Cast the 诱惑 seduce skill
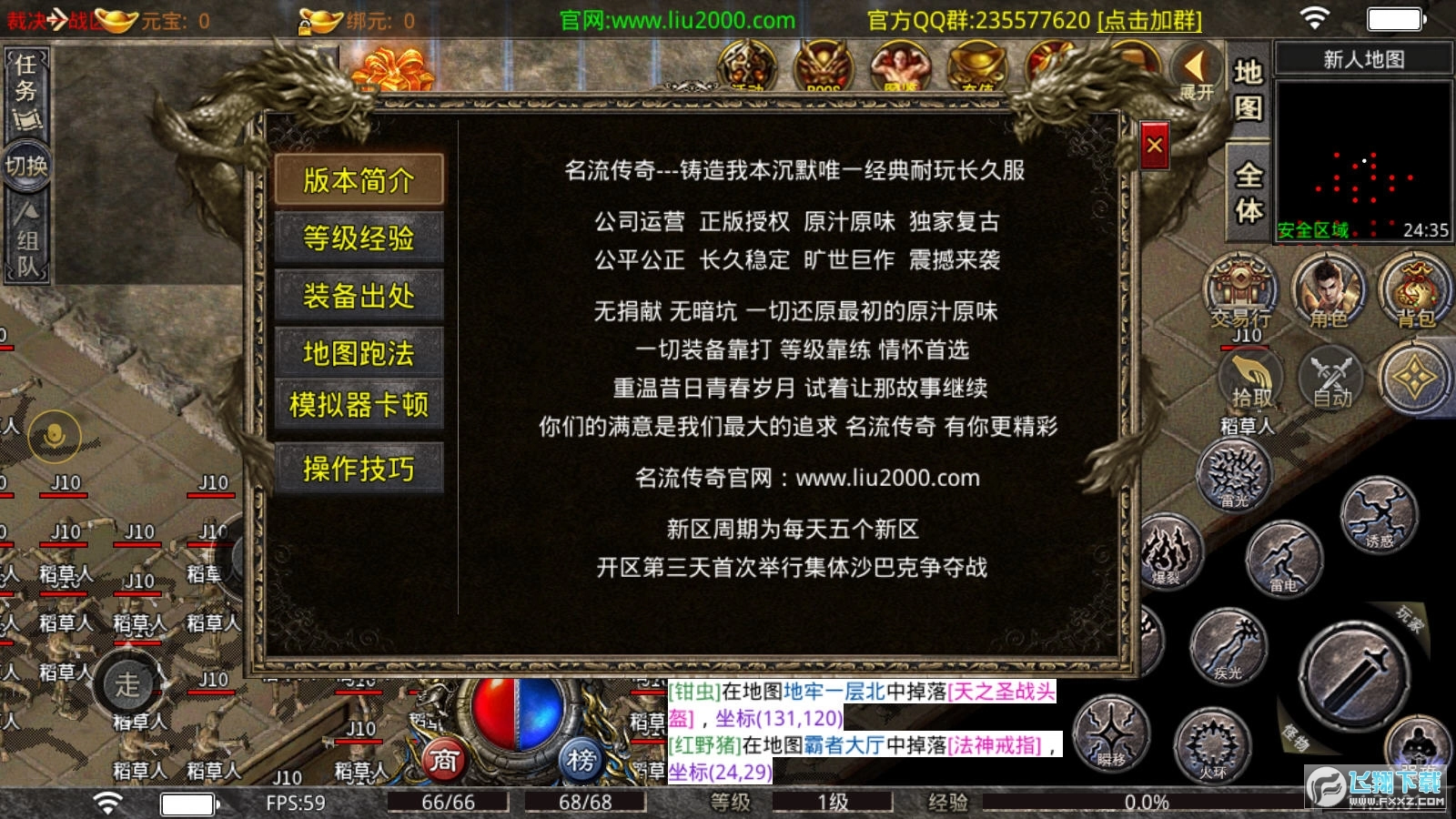Viewport: 1456px width, 819px height. [x=1380, y=514]
